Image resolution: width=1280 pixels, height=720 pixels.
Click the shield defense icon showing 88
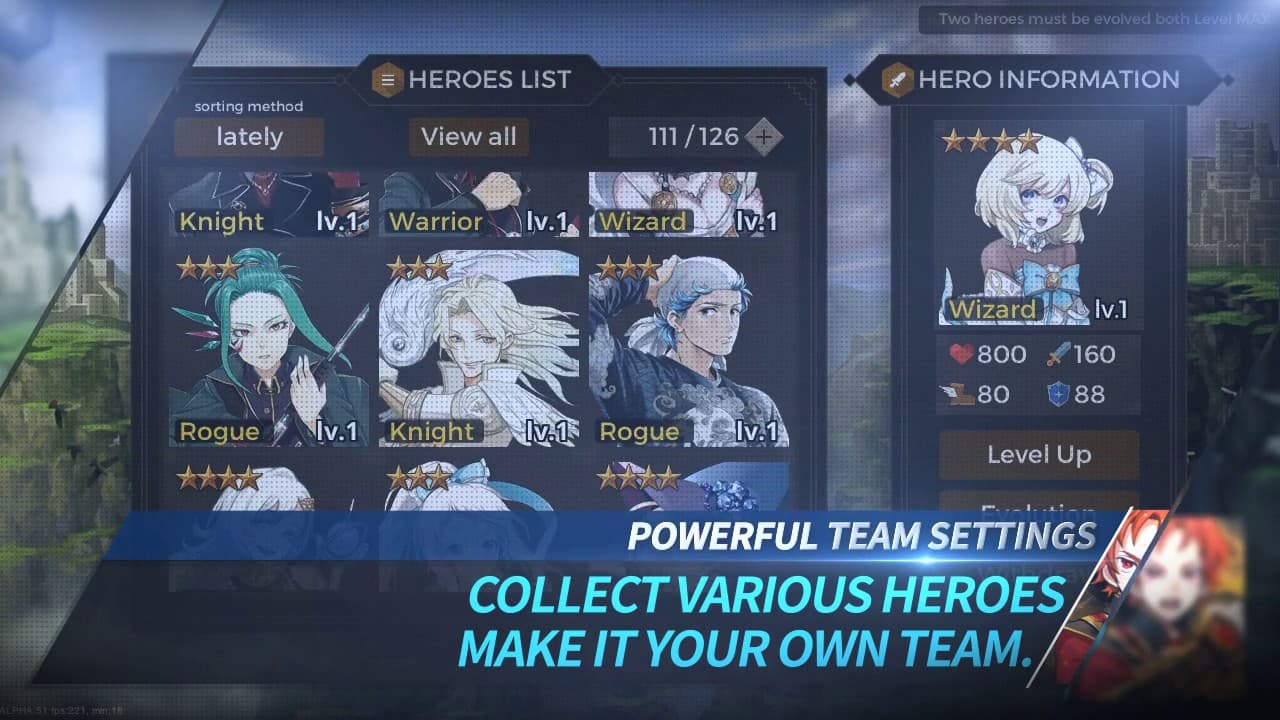(x=1059, y=393)
